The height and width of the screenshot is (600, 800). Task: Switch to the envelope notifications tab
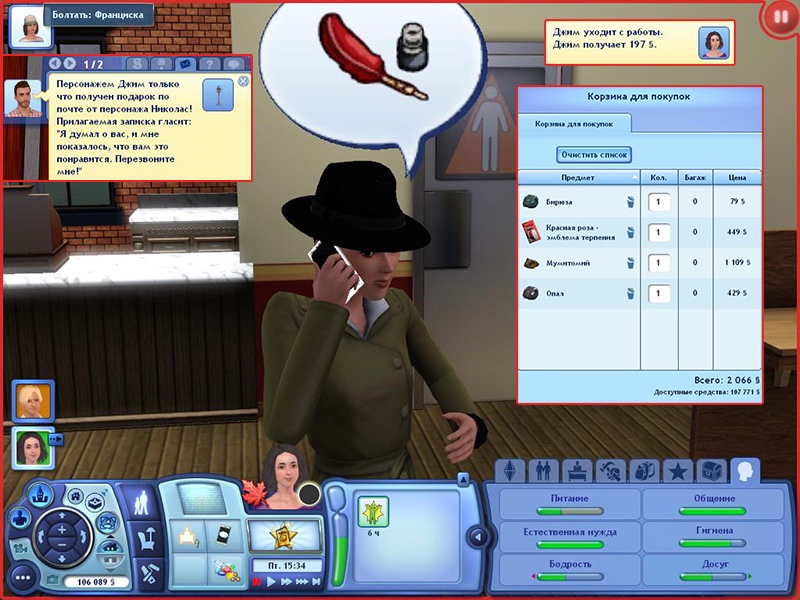(184, 64)
